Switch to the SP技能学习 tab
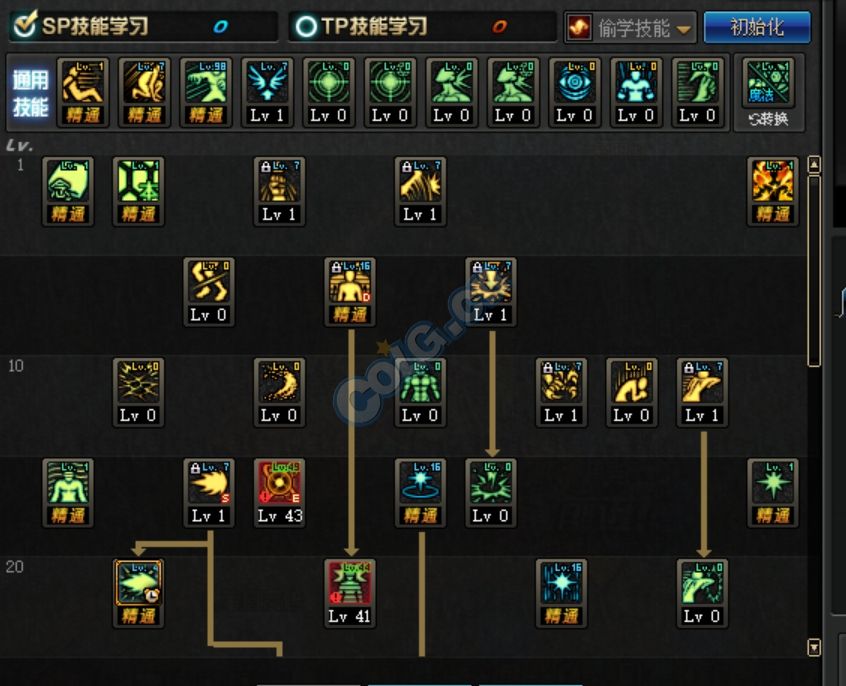This screenshot has height=686, width=846. 94,27
